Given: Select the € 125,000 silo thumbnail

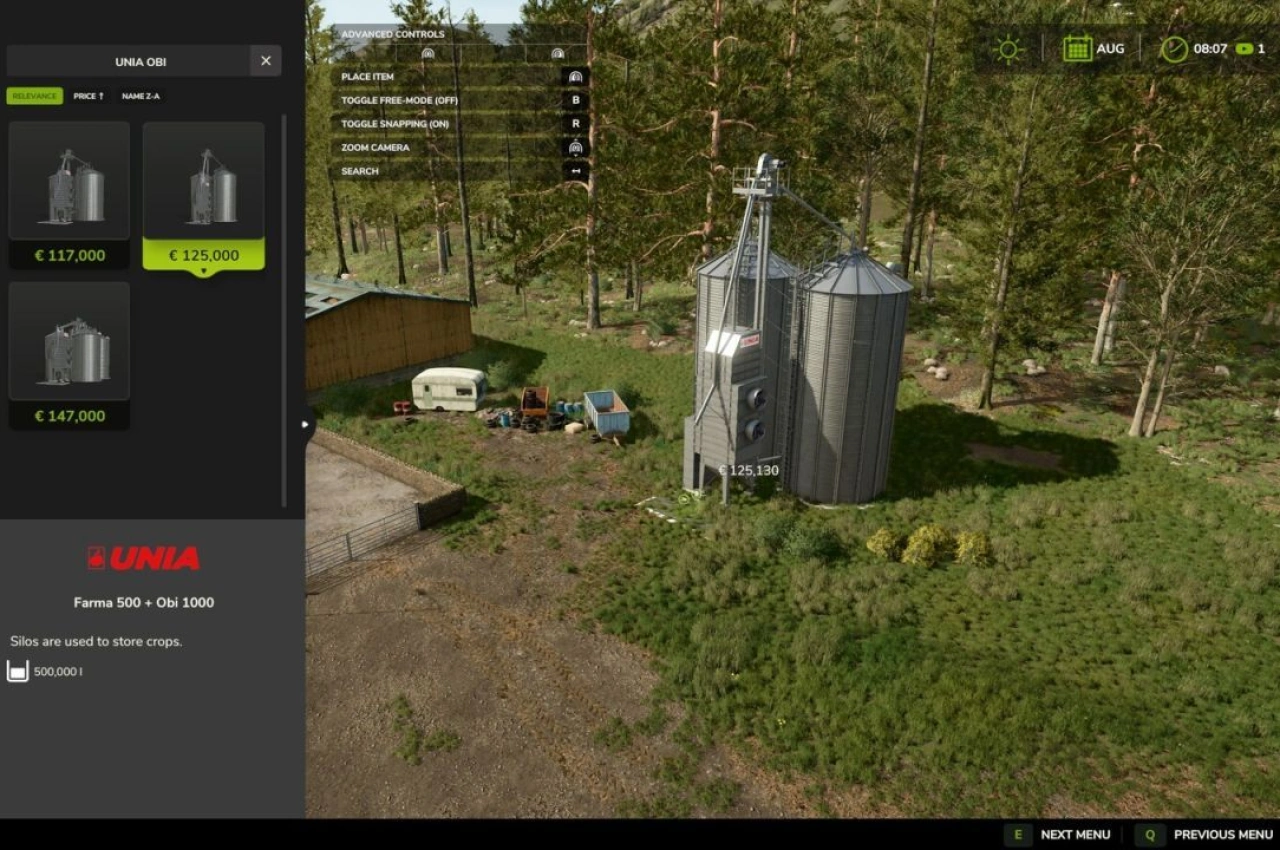Looking at the screenshot, I should 203,180.
